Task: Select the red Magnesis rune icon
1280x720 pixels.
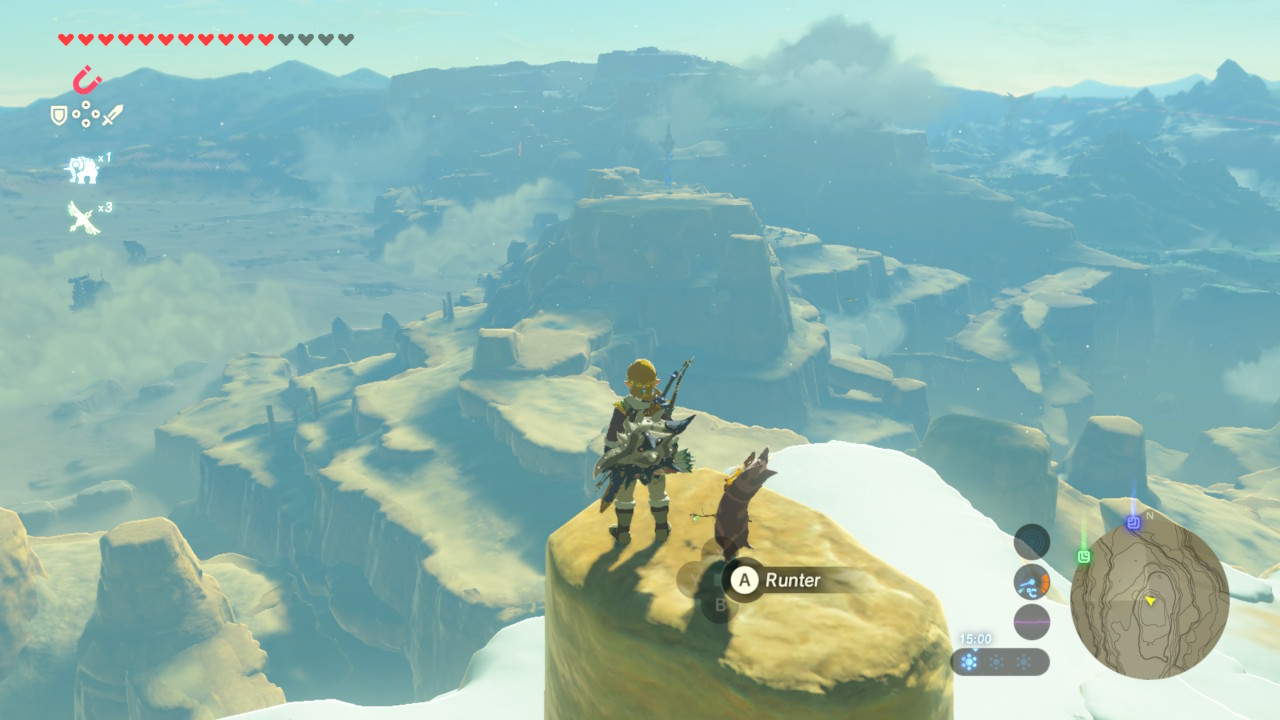Action: [87, 78]
